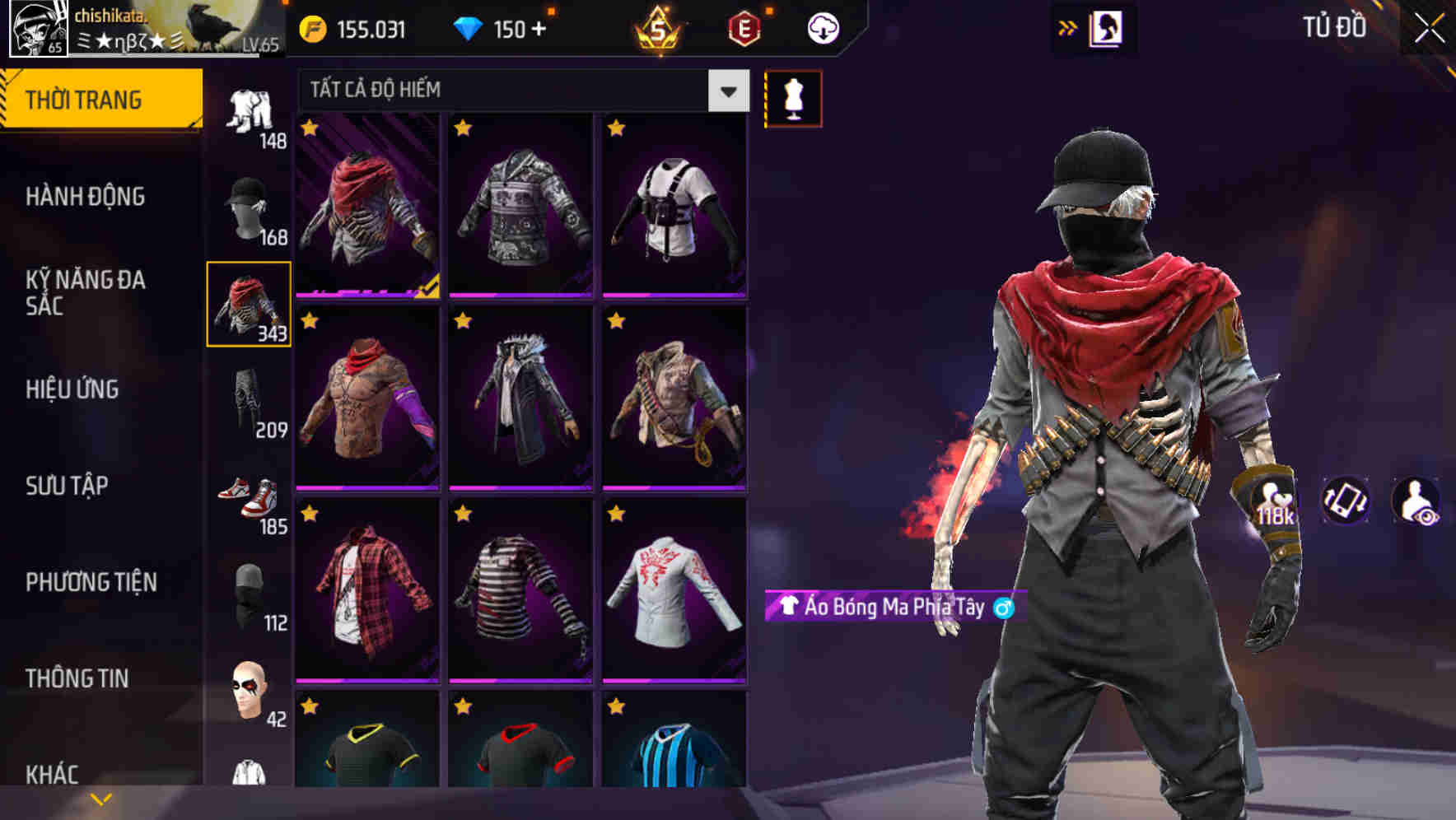
Task: Open the mannequin outfit preset icon
Action: (793, 97)
